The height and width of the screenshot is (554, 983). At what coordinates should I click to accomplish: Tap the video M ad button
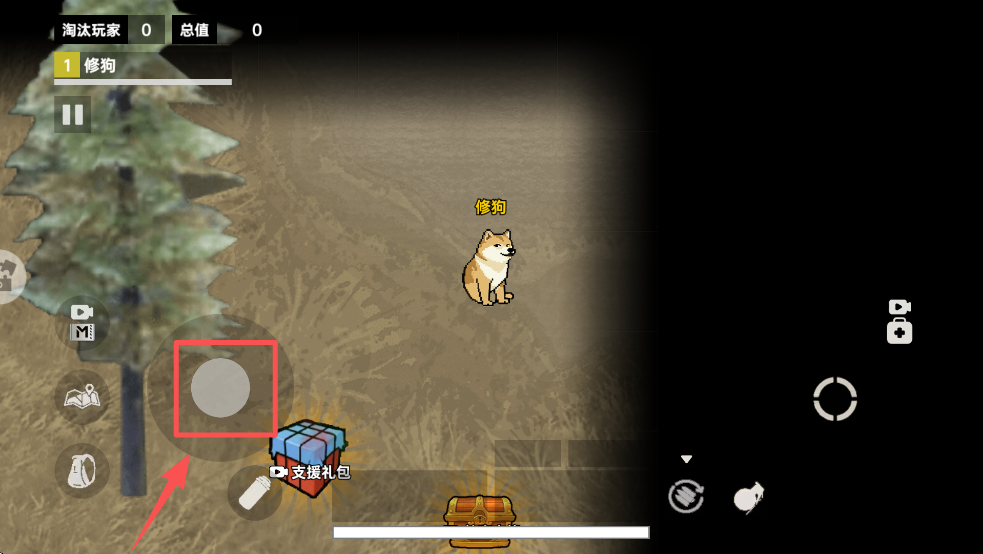[x=82, y=323]
